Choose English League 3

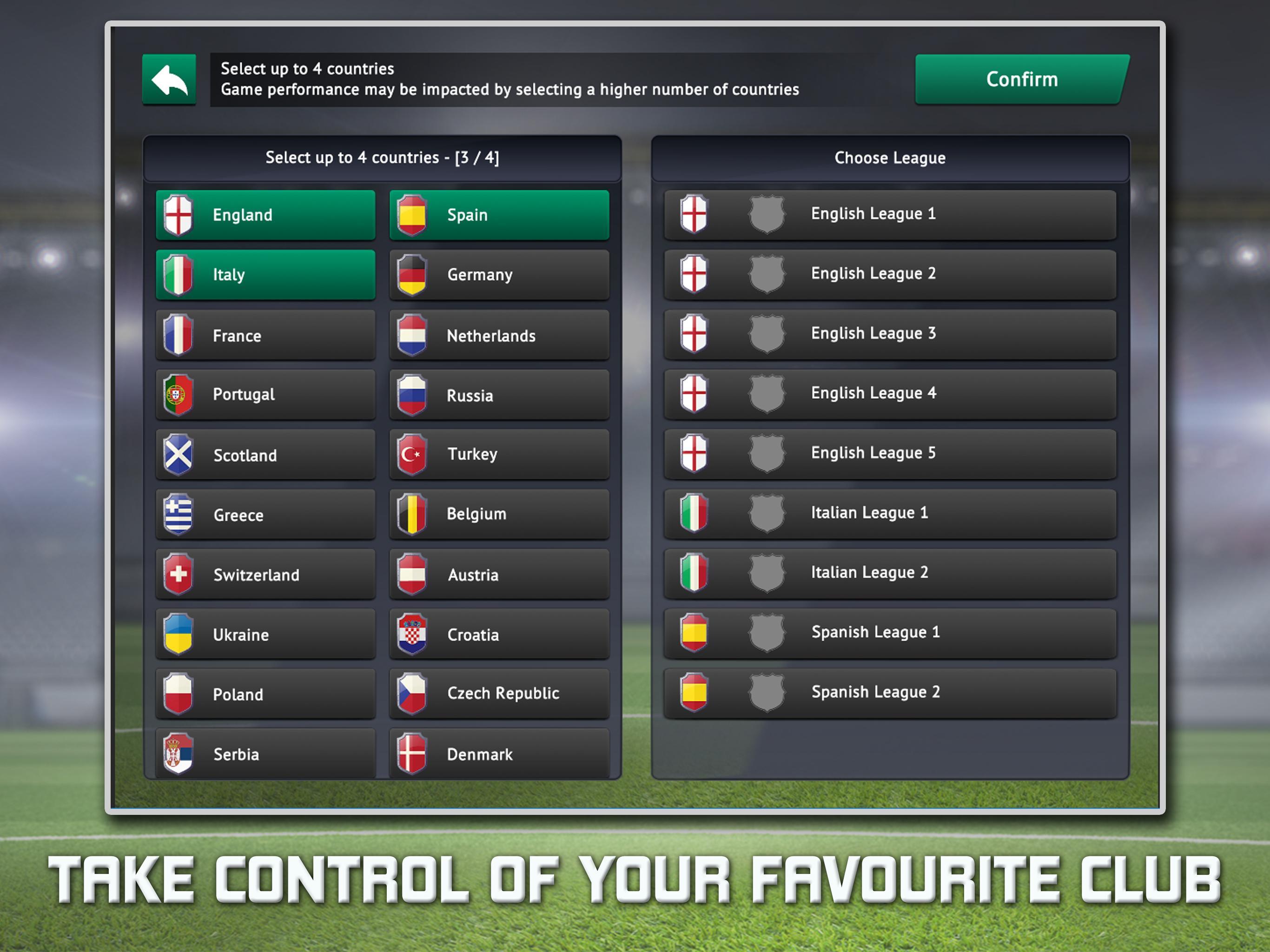point(891,333)
